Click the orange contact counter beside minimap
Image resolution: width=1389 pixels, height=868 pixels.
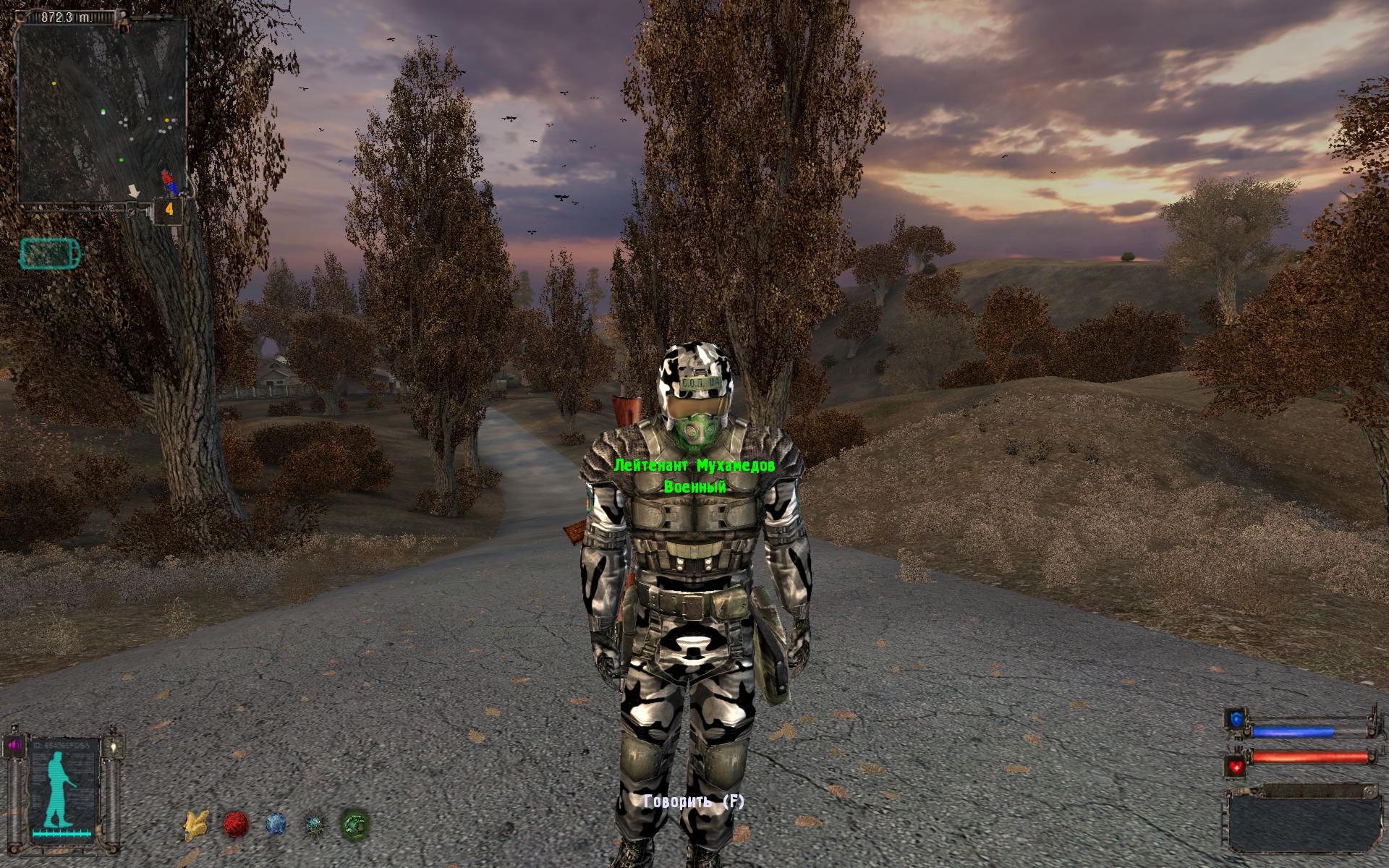pos(169,210)
